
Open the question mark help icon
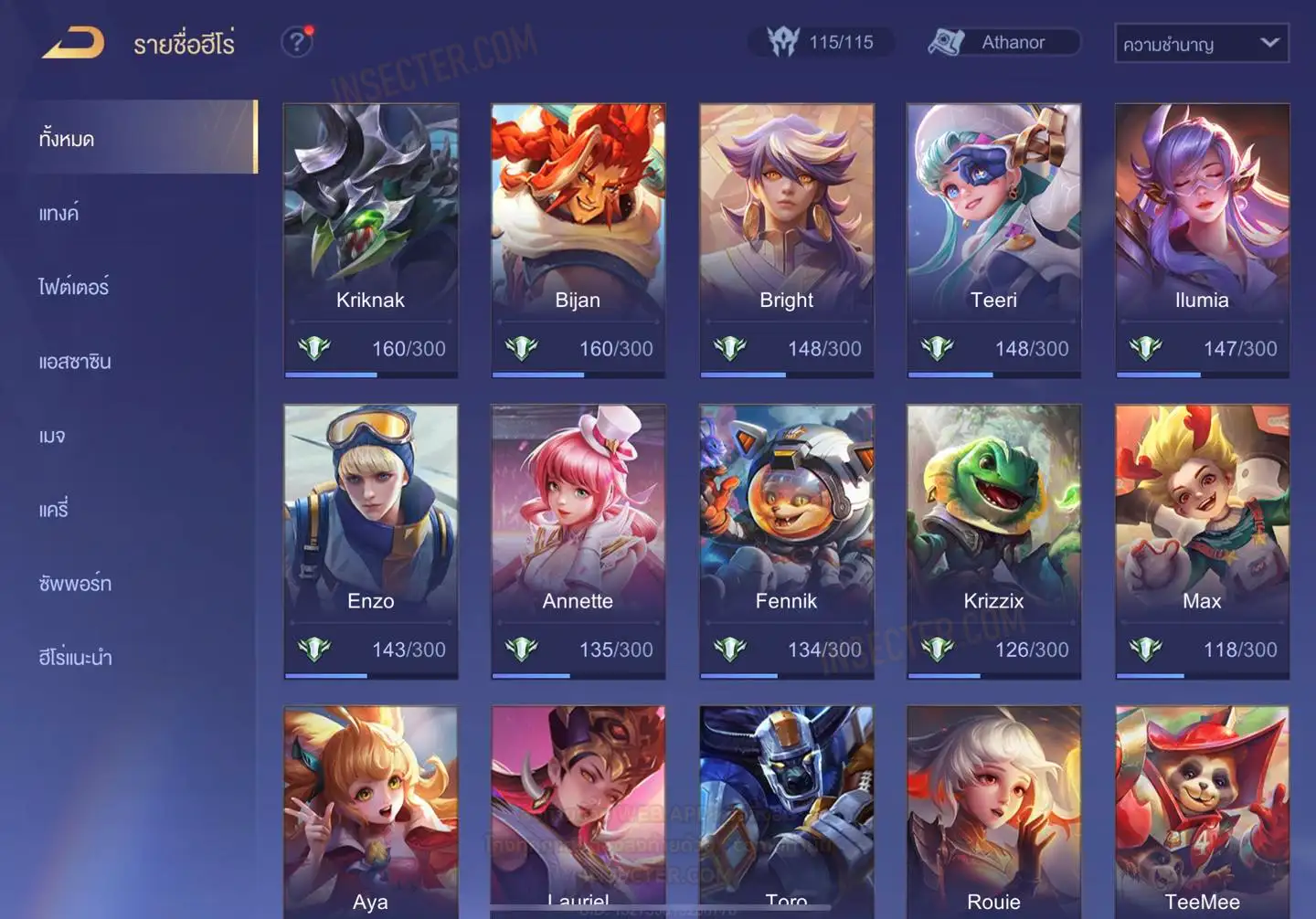coord(297,42)
